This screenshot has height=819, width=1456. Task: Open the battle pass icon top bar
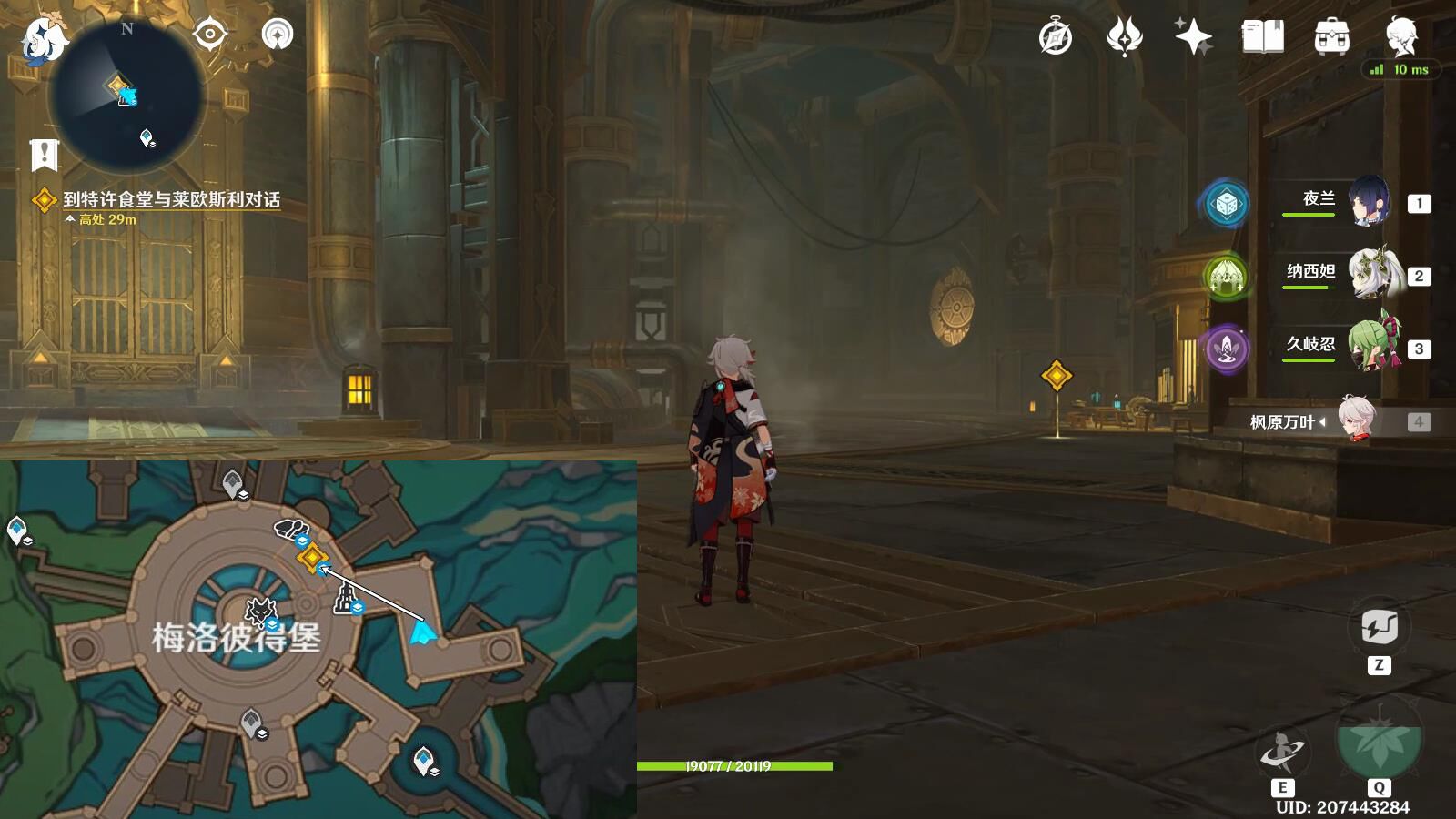coord(1124,37)
